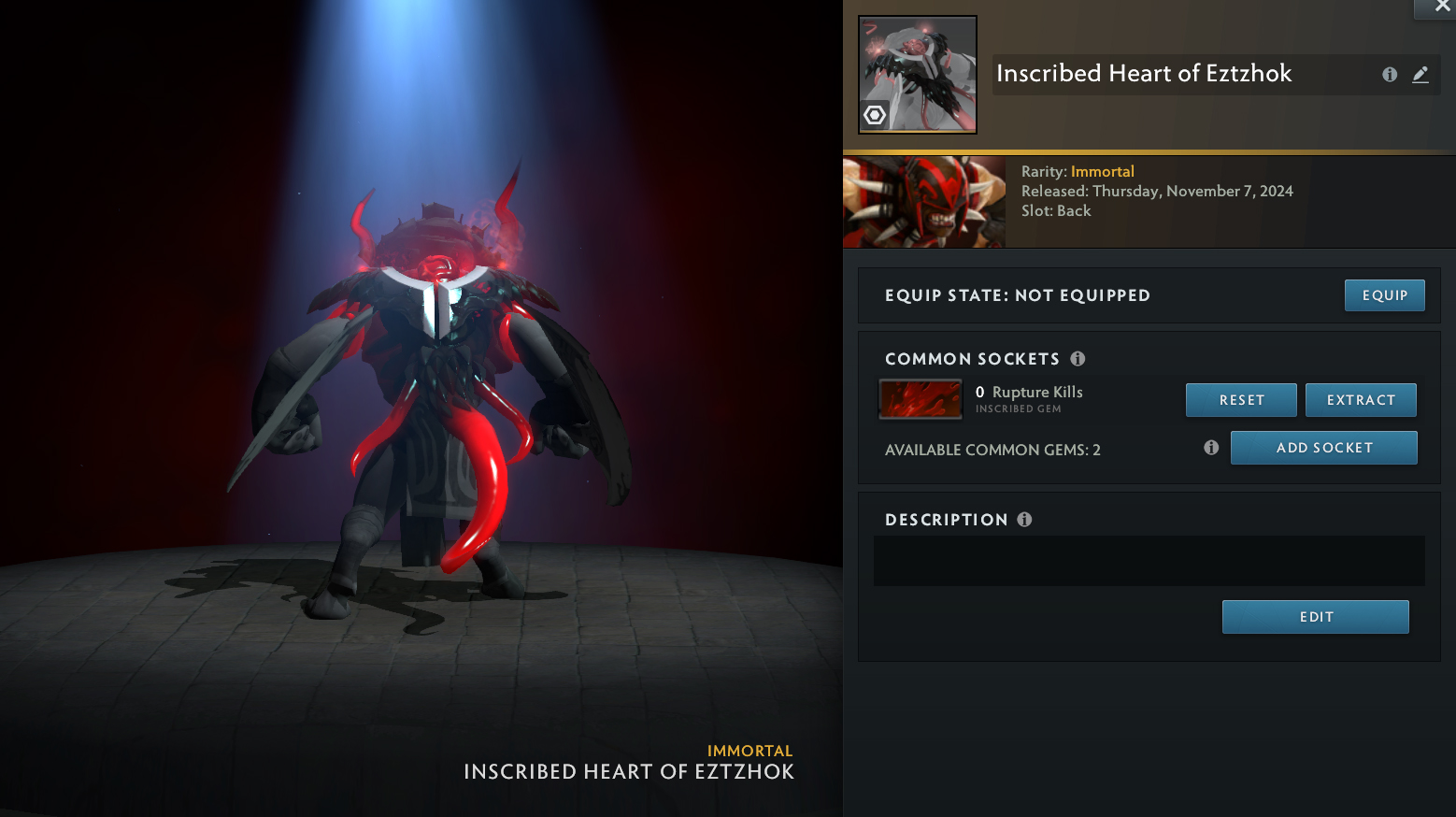
Task: Select the Rupture Kills gem icon
Action: pos(921,399)
